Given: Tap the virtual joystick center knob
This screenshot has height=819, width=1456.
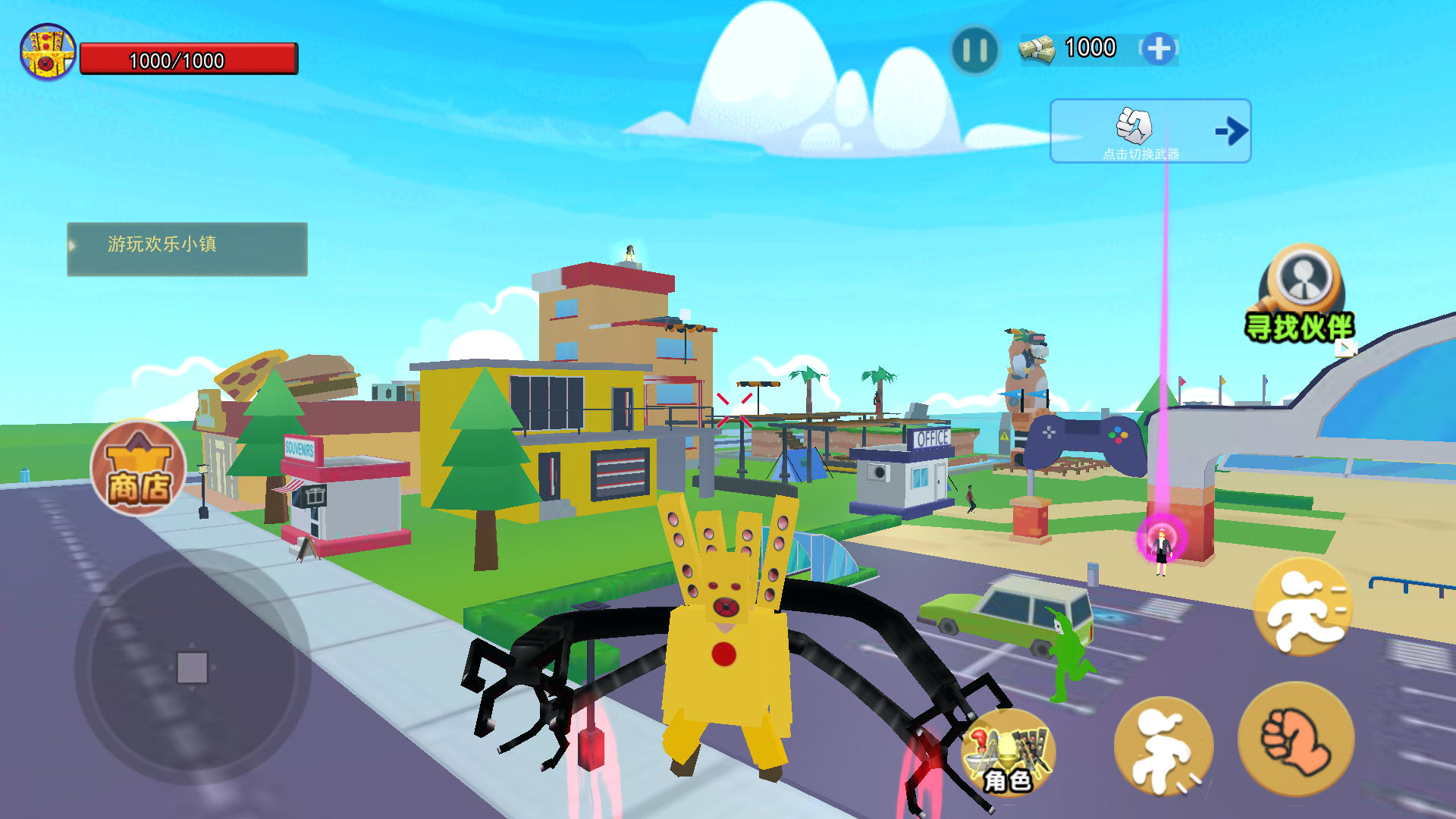Looking at the screenshot, I should point(192,668).
